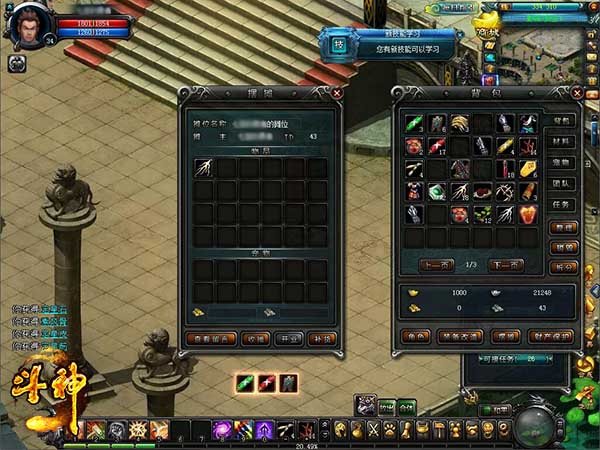
Task: Click the 补货 restock button
Action: pos(321,338)
